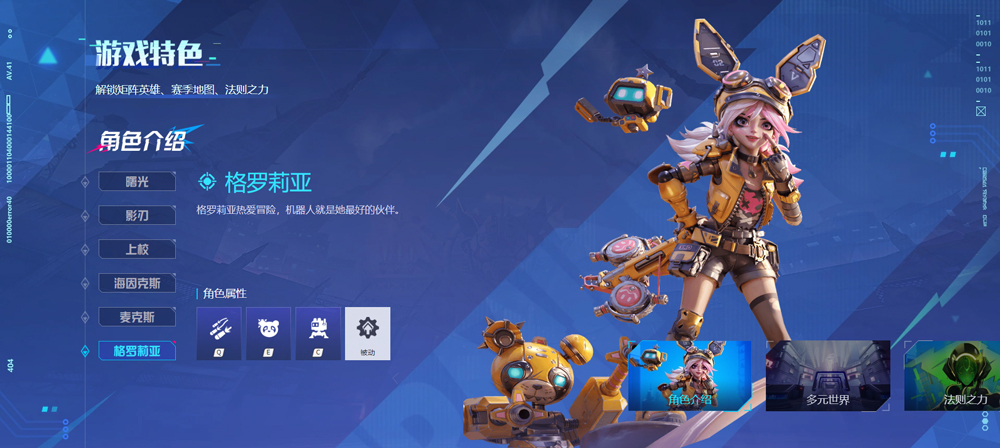Select the 被动 passive skill icon
1000x448 pixels.
click(x=367, y=333)
